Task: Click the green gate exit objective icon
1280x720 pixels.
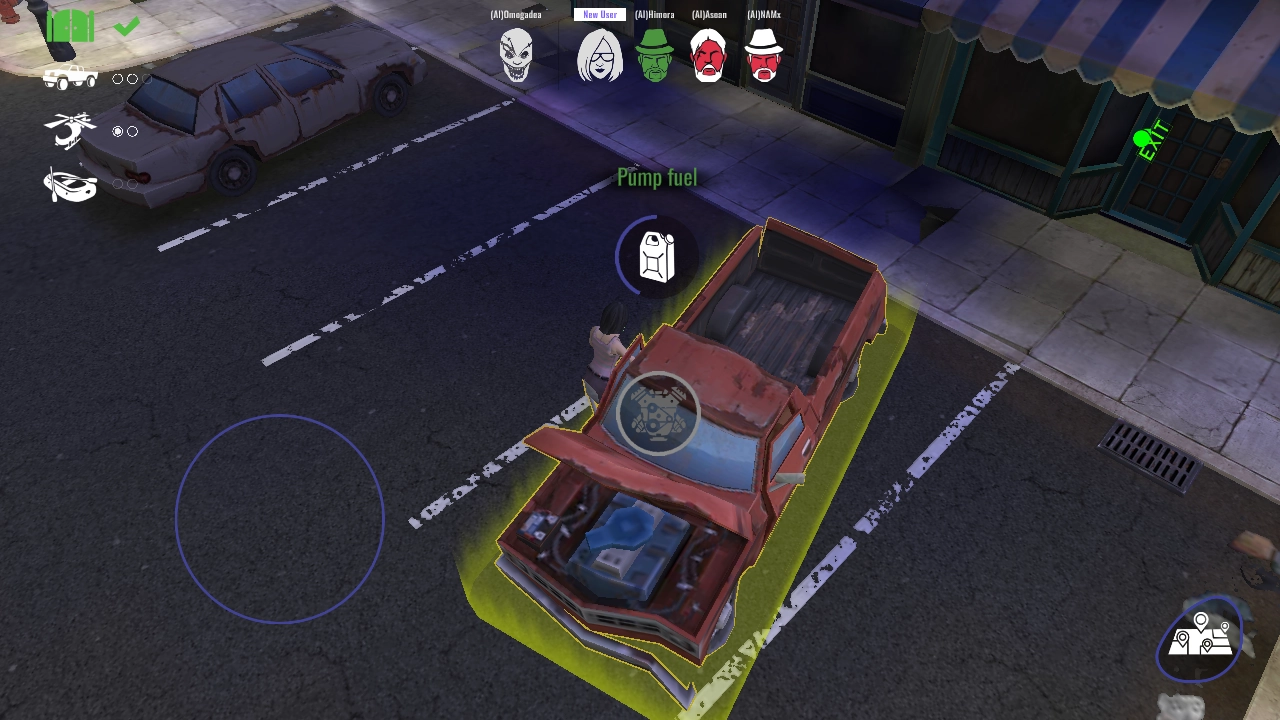Action: coord(70,27)
